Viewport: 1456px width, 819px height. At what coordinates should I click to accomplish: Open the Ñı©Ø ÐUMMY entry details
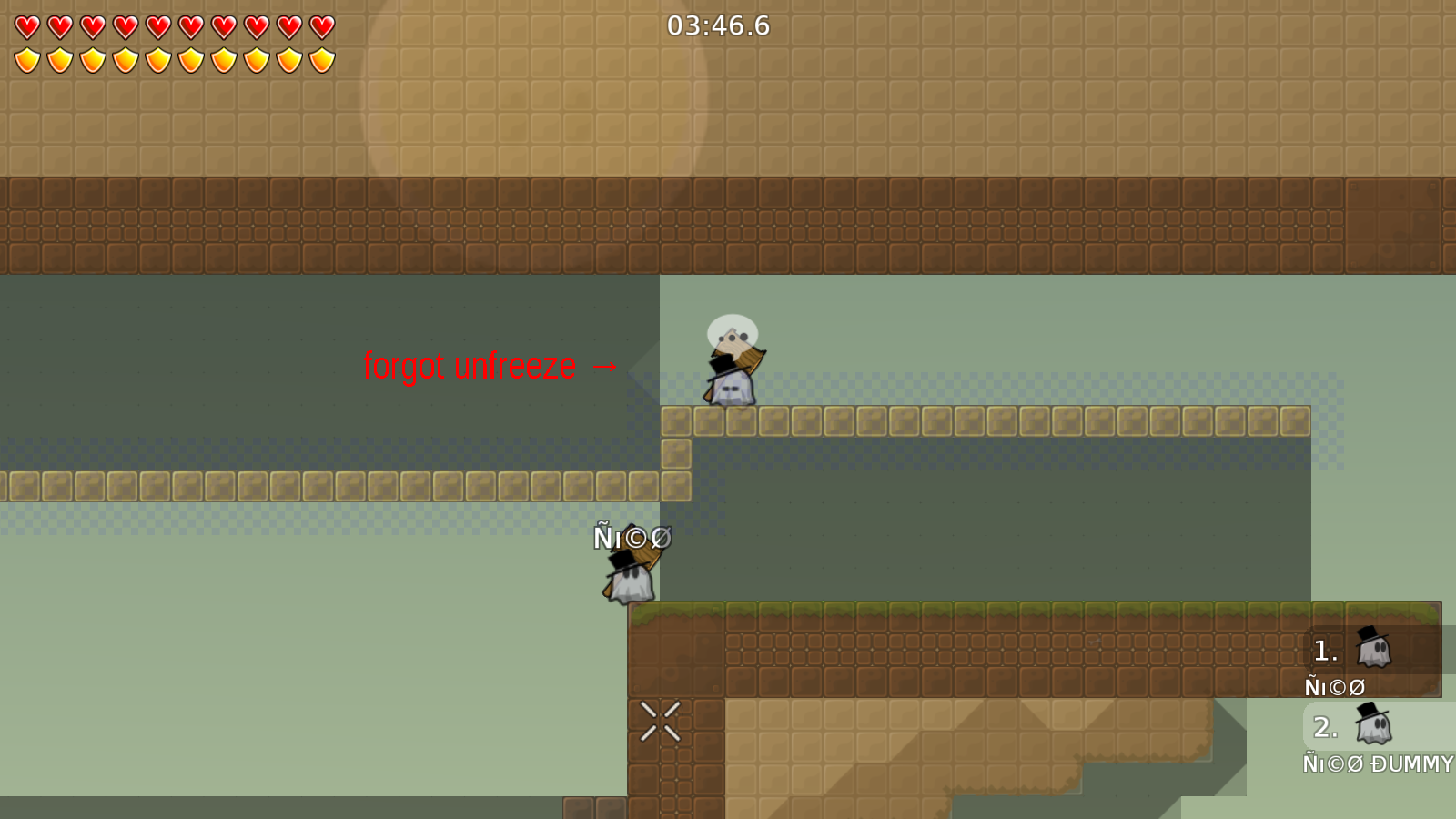tap(1377, 764)
